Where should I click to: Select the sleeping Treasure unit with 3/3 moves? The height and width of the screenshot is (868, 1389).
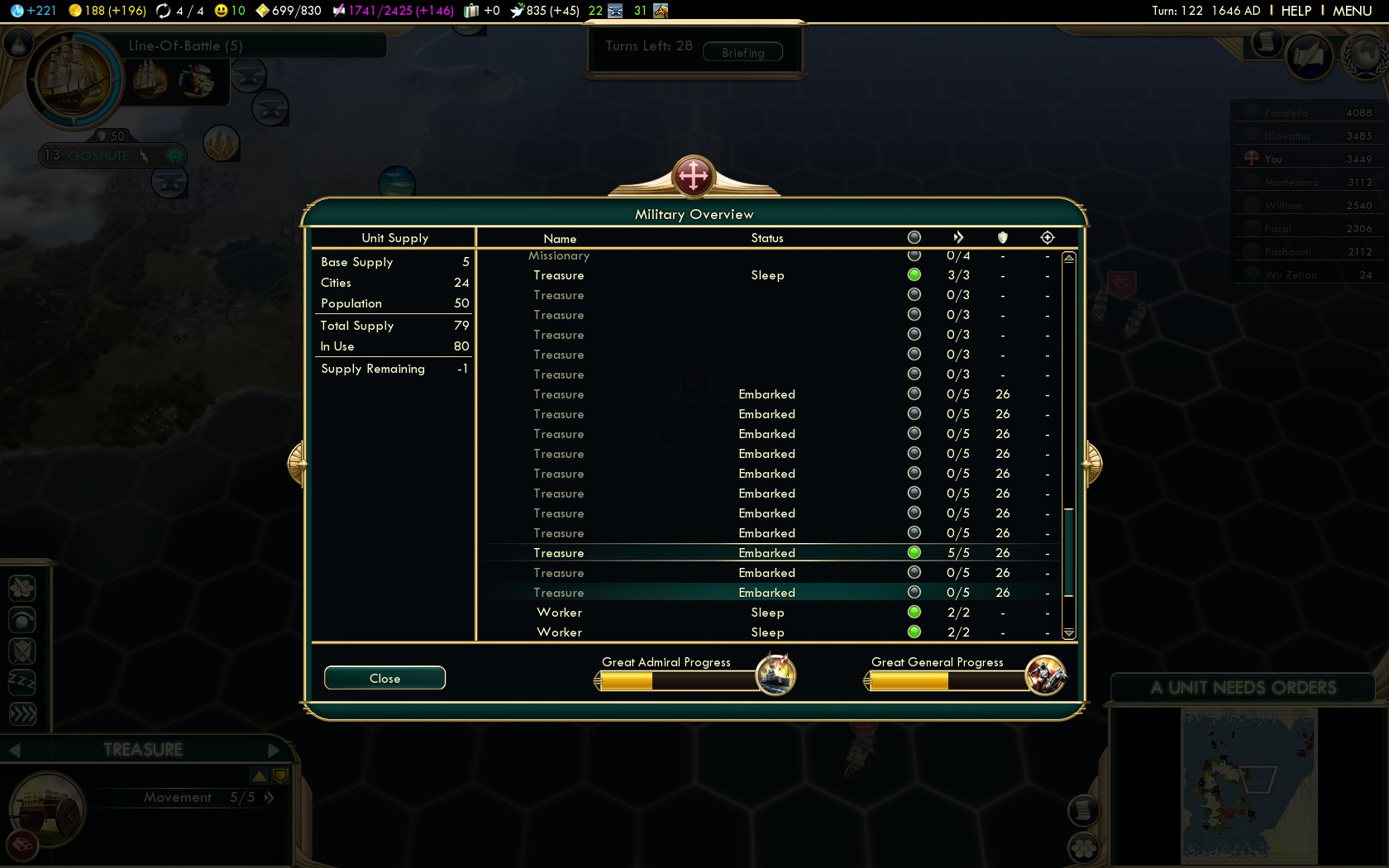pos(559,275)
